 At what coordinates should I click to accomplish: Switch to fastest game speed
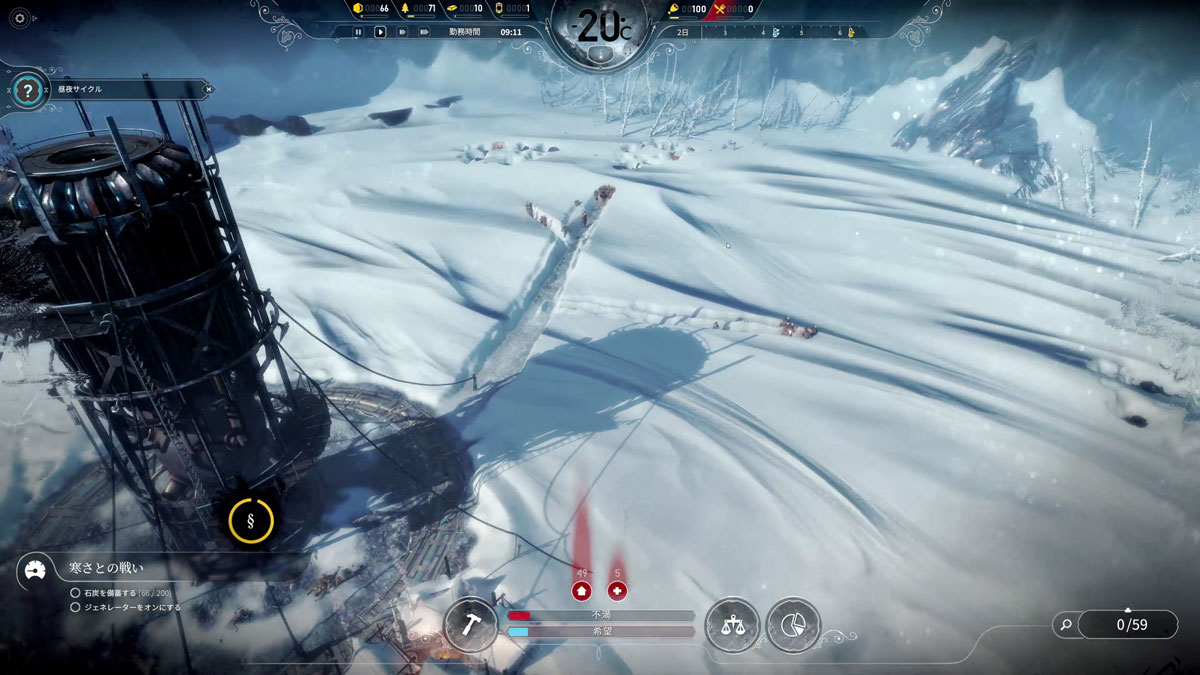pyautogui.click(x=424, y=32)
